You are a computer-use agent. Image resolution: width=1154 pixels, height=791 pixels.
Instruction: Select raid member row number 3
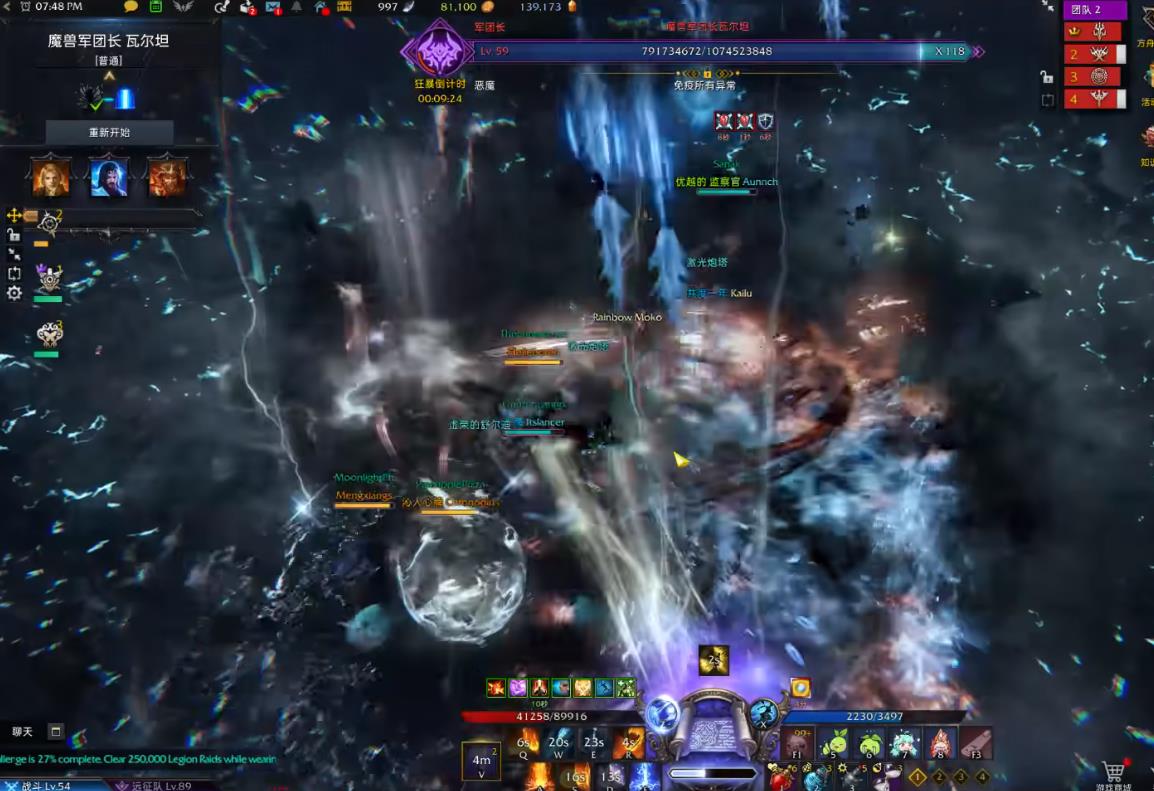pyautogui.click(x=1094, y=76)
